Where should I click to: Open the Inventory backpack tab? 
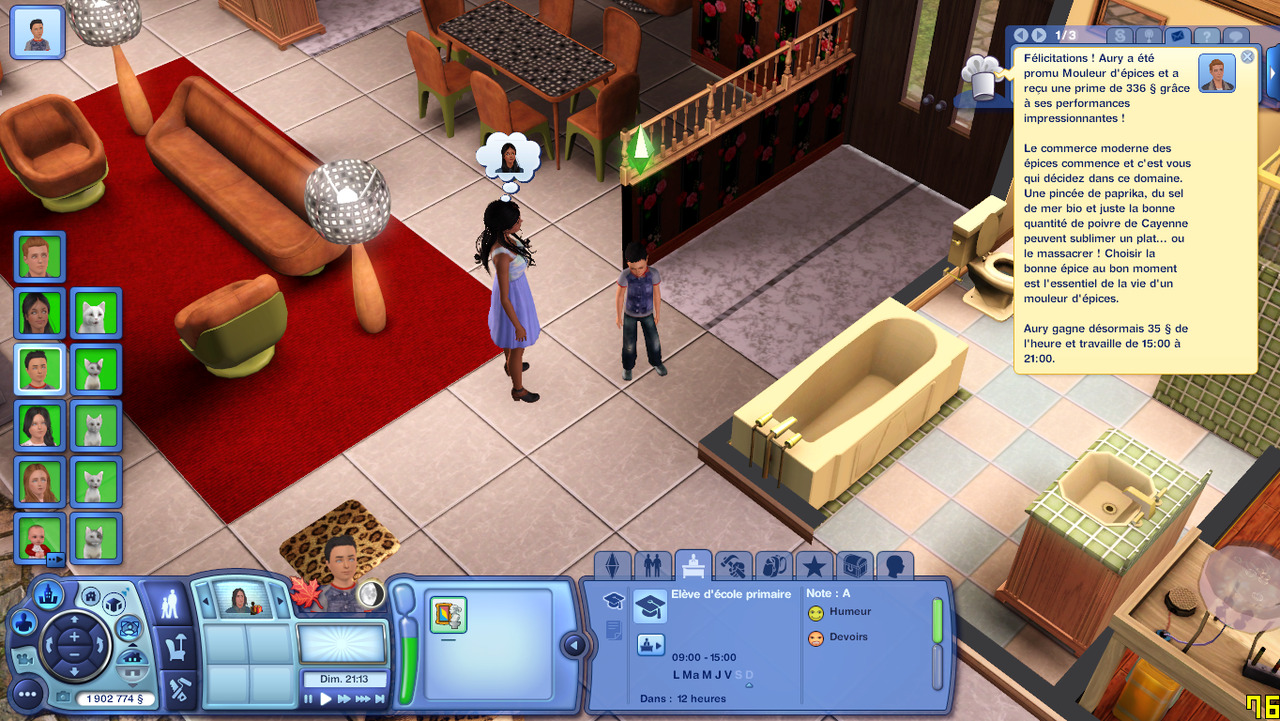tap(773, 567)
